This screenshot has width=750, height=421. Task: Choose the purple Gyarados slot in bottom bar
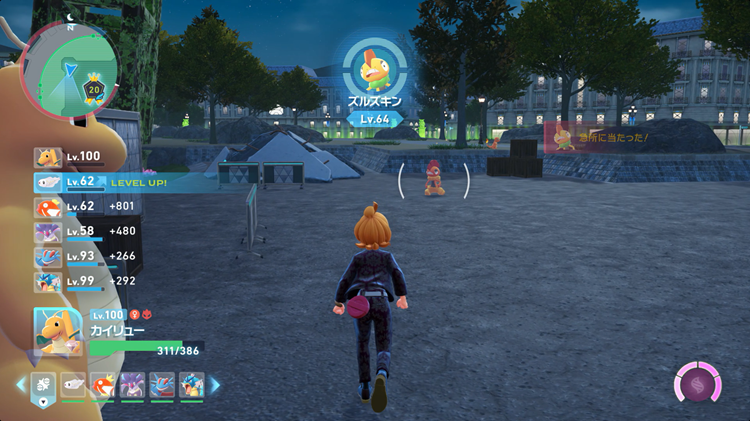click(x=132, y=384)
